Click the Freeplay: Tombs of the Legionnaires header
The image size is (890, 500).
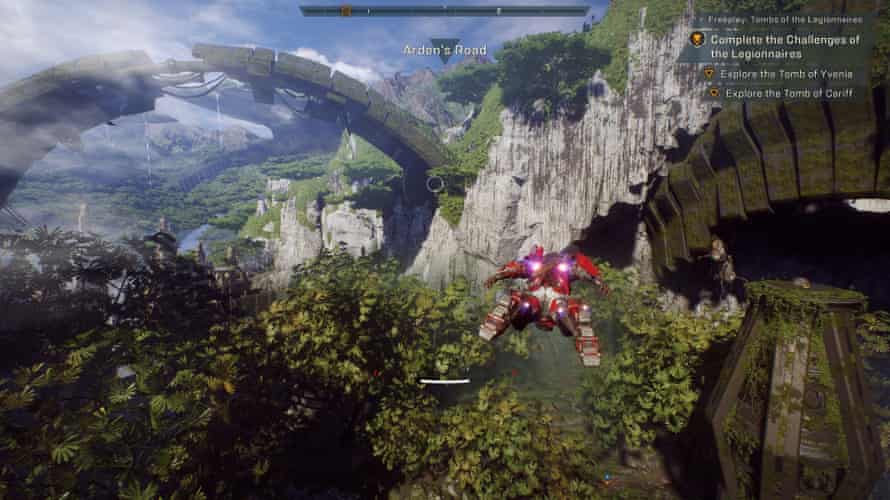click(783, 19)
